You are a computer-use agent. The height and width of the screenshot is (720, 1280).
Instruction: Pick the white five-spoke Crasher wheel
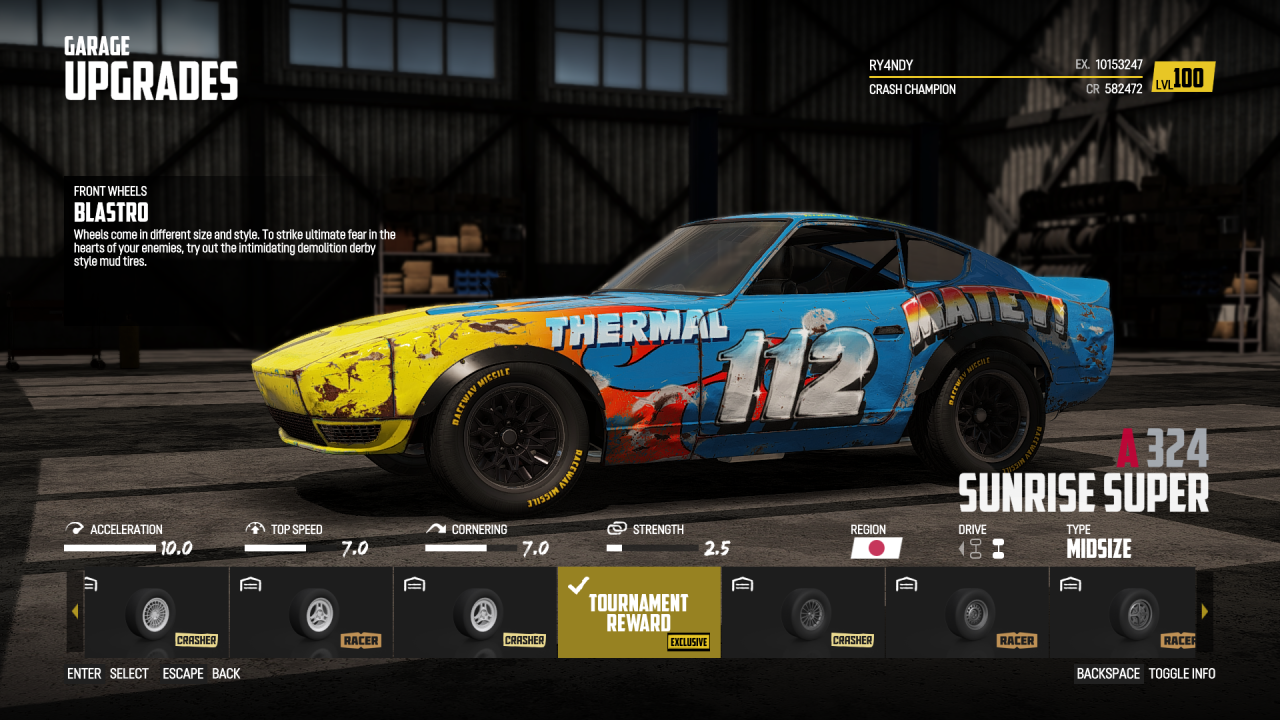(475, 612)
